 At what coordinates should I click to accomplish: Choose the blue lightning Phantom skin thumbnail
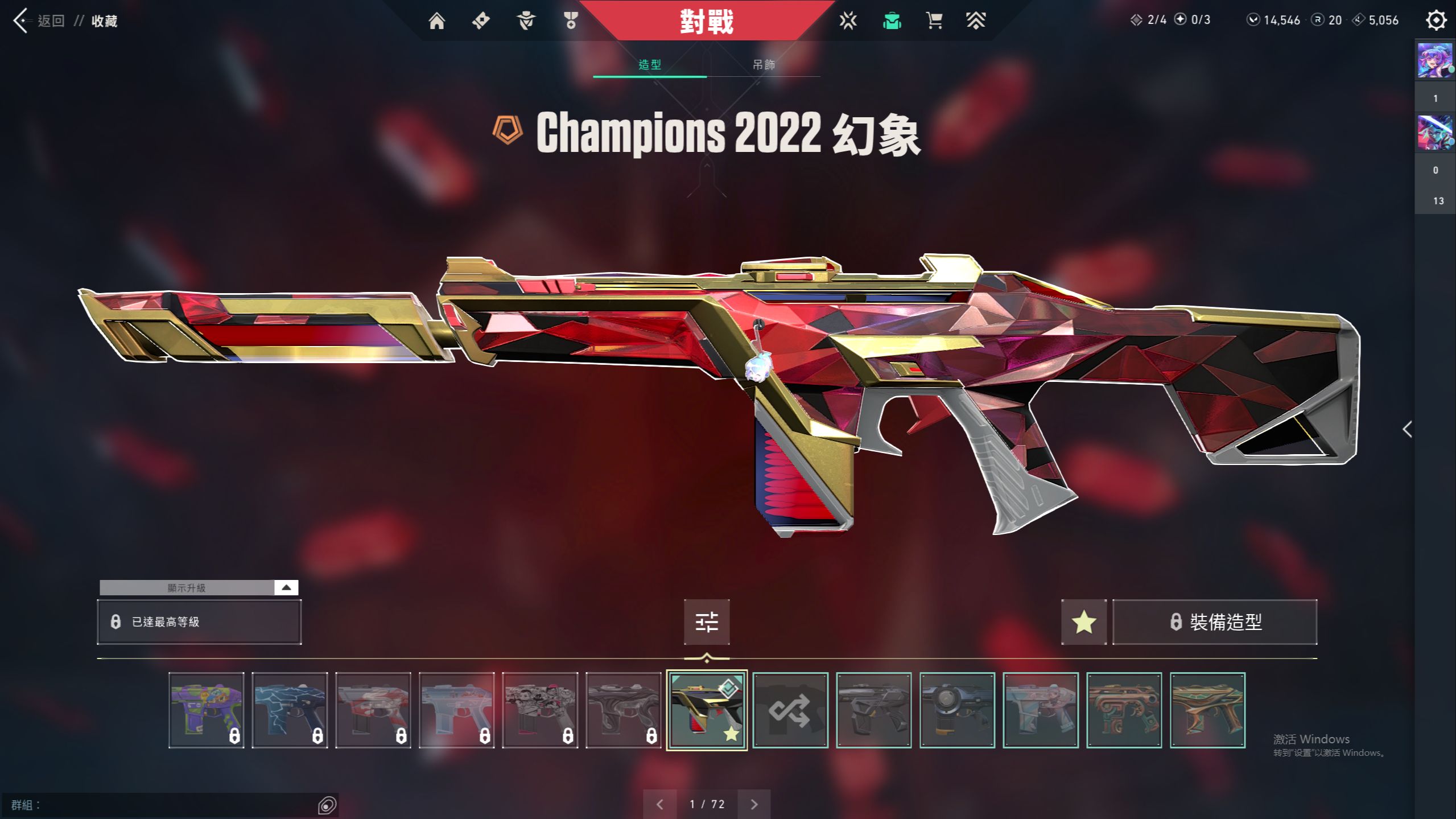pyautogui.click(x=290, y=710)
